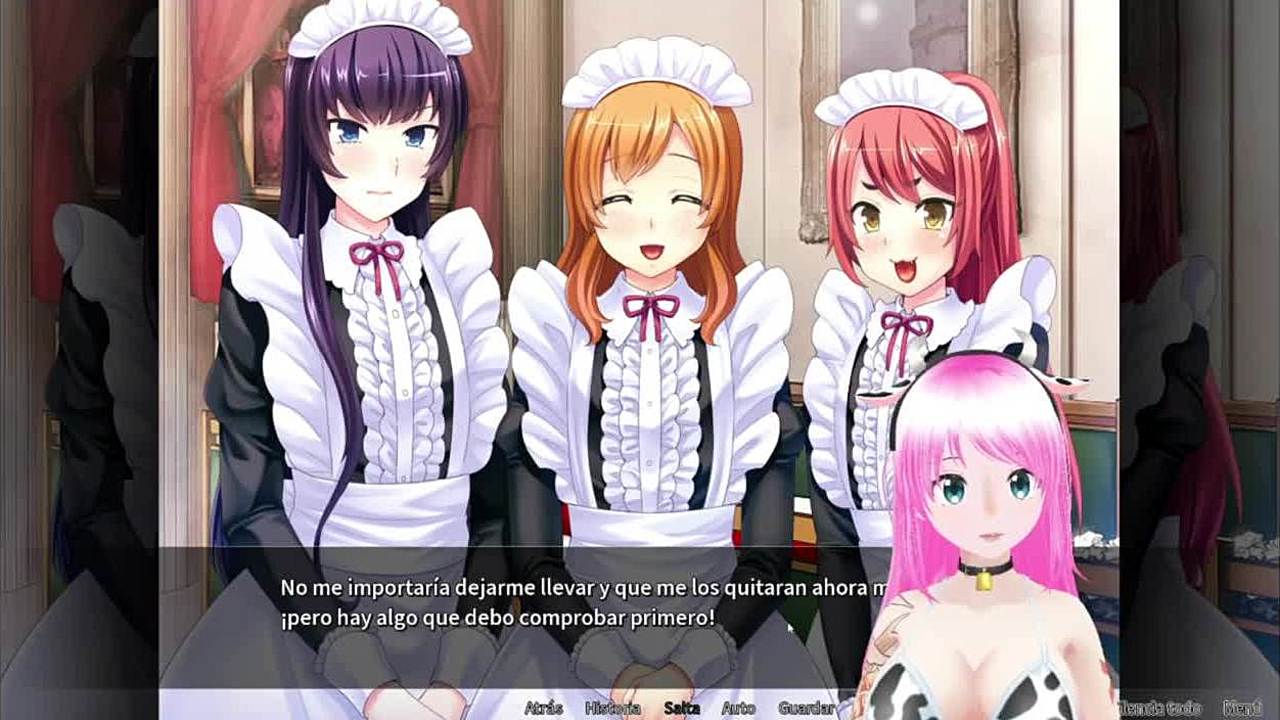Open the Guardar save screen

[x=806, y=708]
